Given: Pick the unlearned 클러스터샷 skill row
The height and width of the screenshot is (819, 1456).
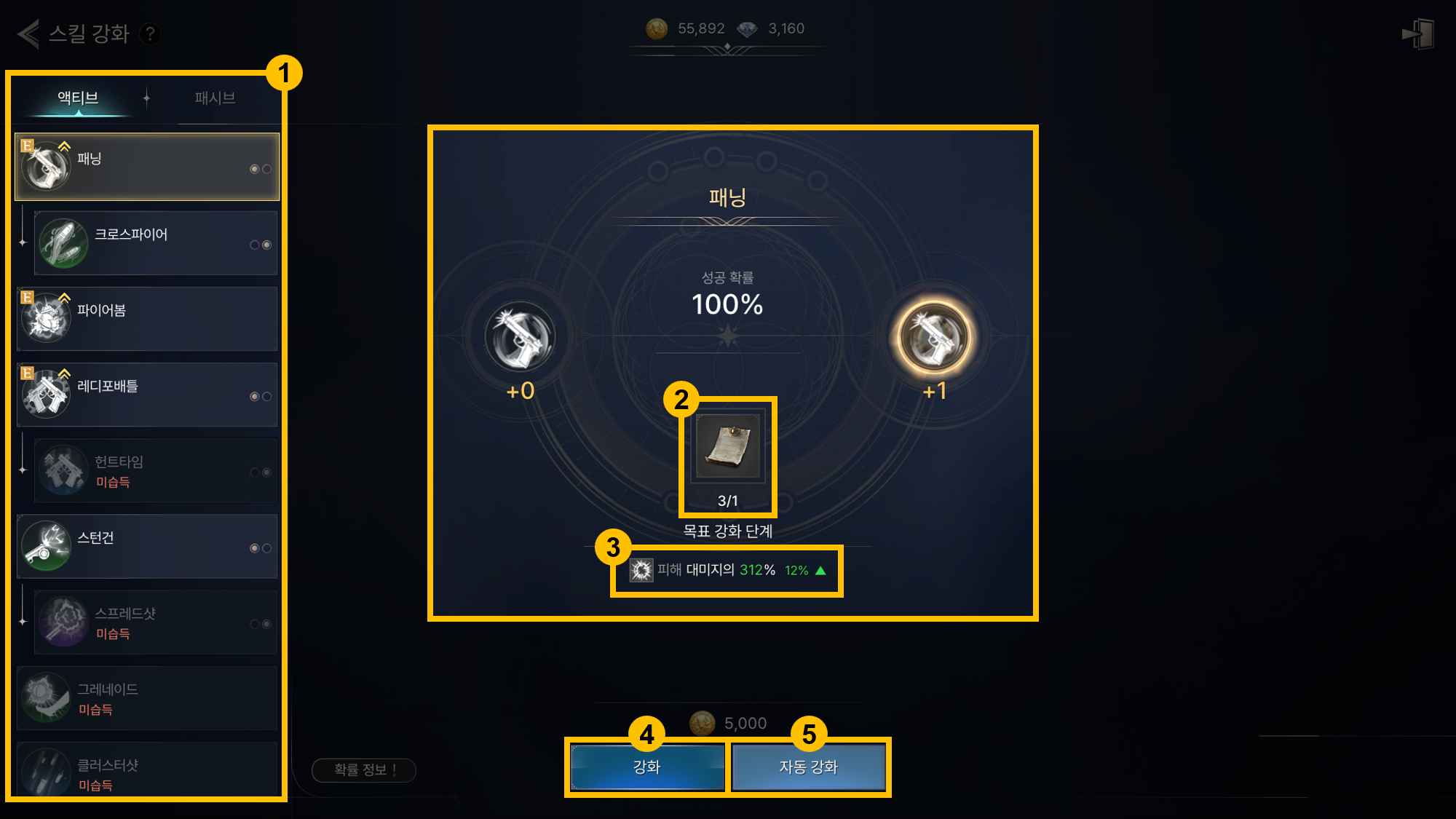Looking at the screenshot, I should point(147,772).
